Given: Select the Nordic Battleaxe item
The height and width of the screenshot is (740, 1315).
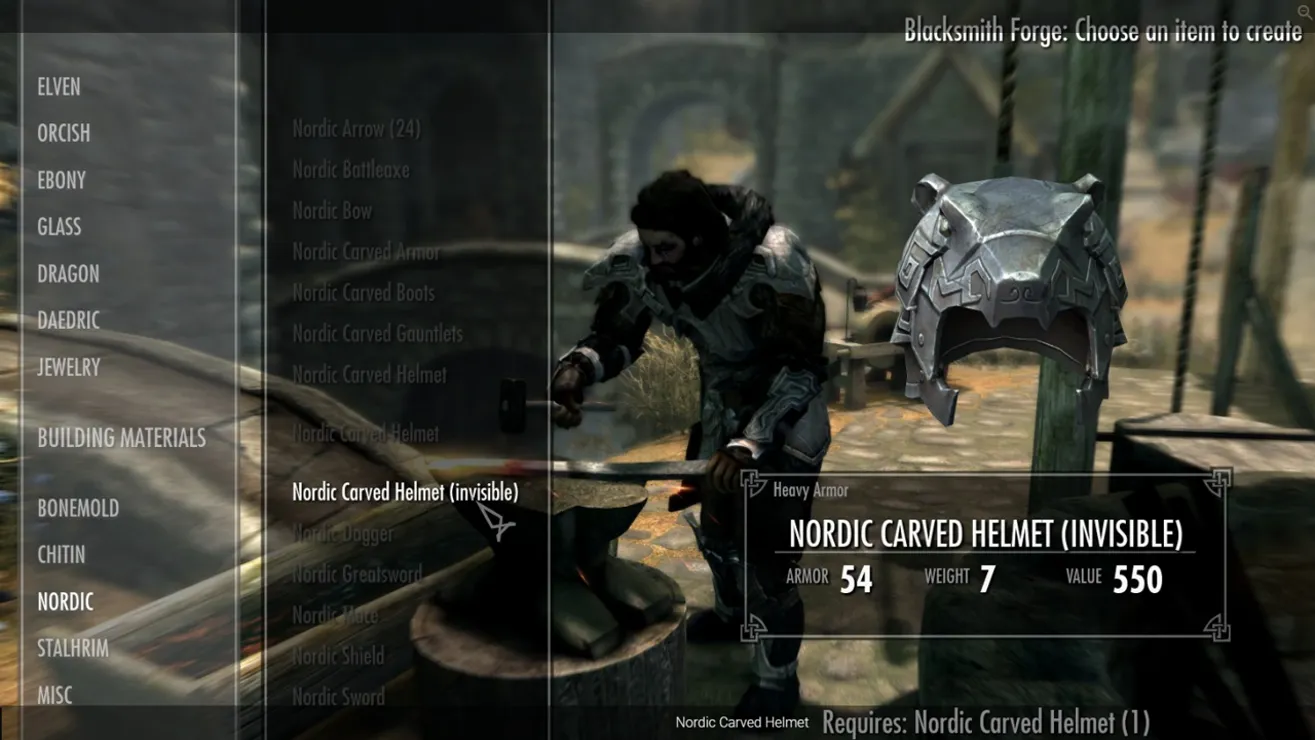Looking at the screenshot, I should pyautogui.click(x=348, y=170).
